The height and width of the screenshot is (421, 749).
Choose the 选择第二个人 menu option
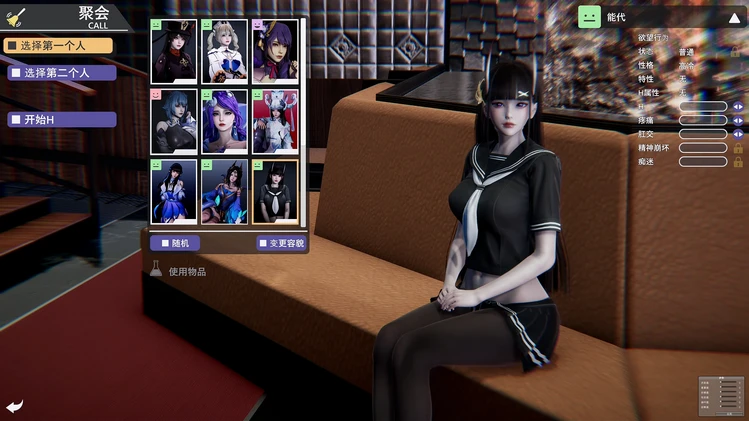point(62,73)
